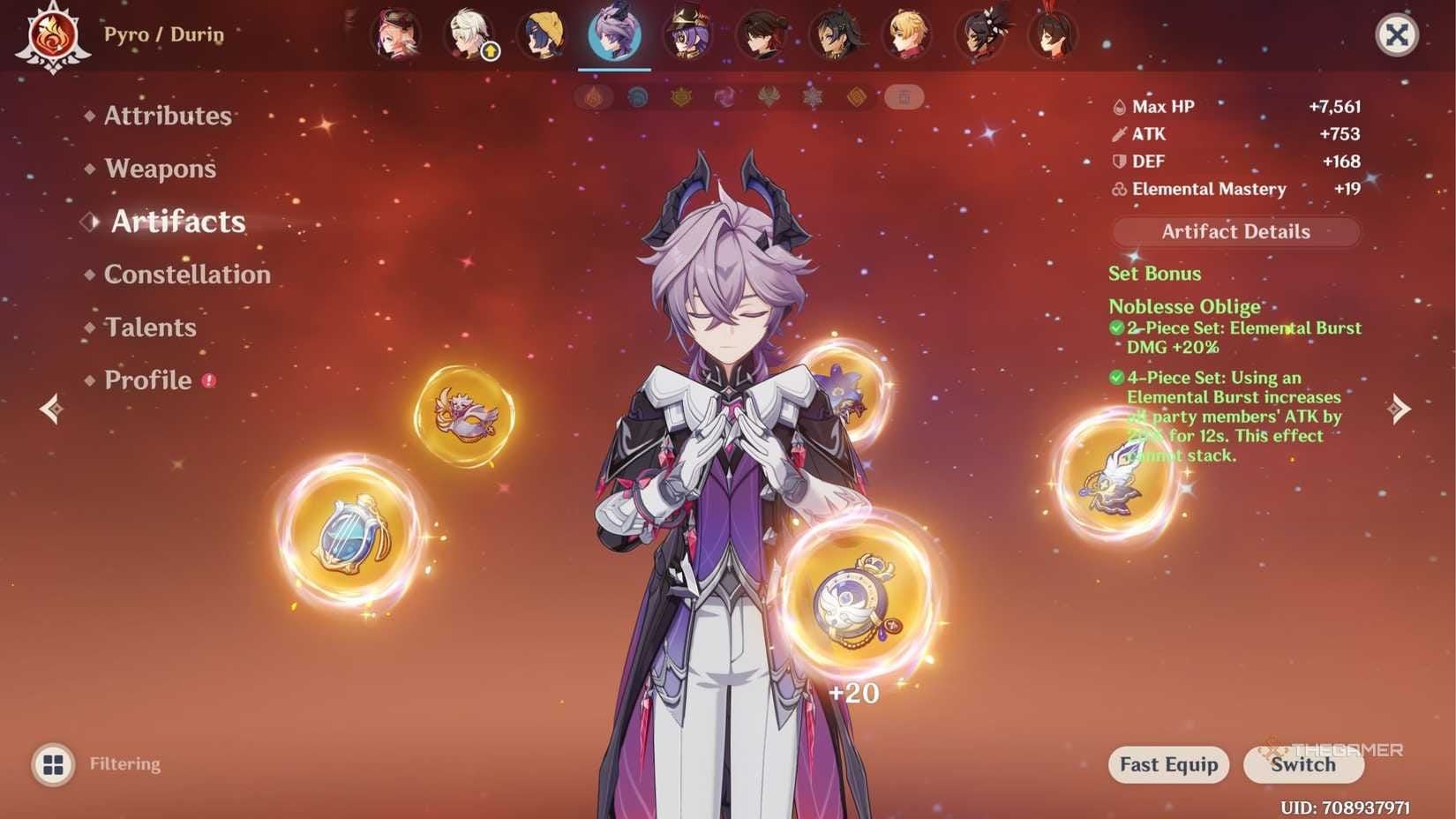
Task: Click the clock artifact orb marked +20
Action: click(x=852, y=600)
